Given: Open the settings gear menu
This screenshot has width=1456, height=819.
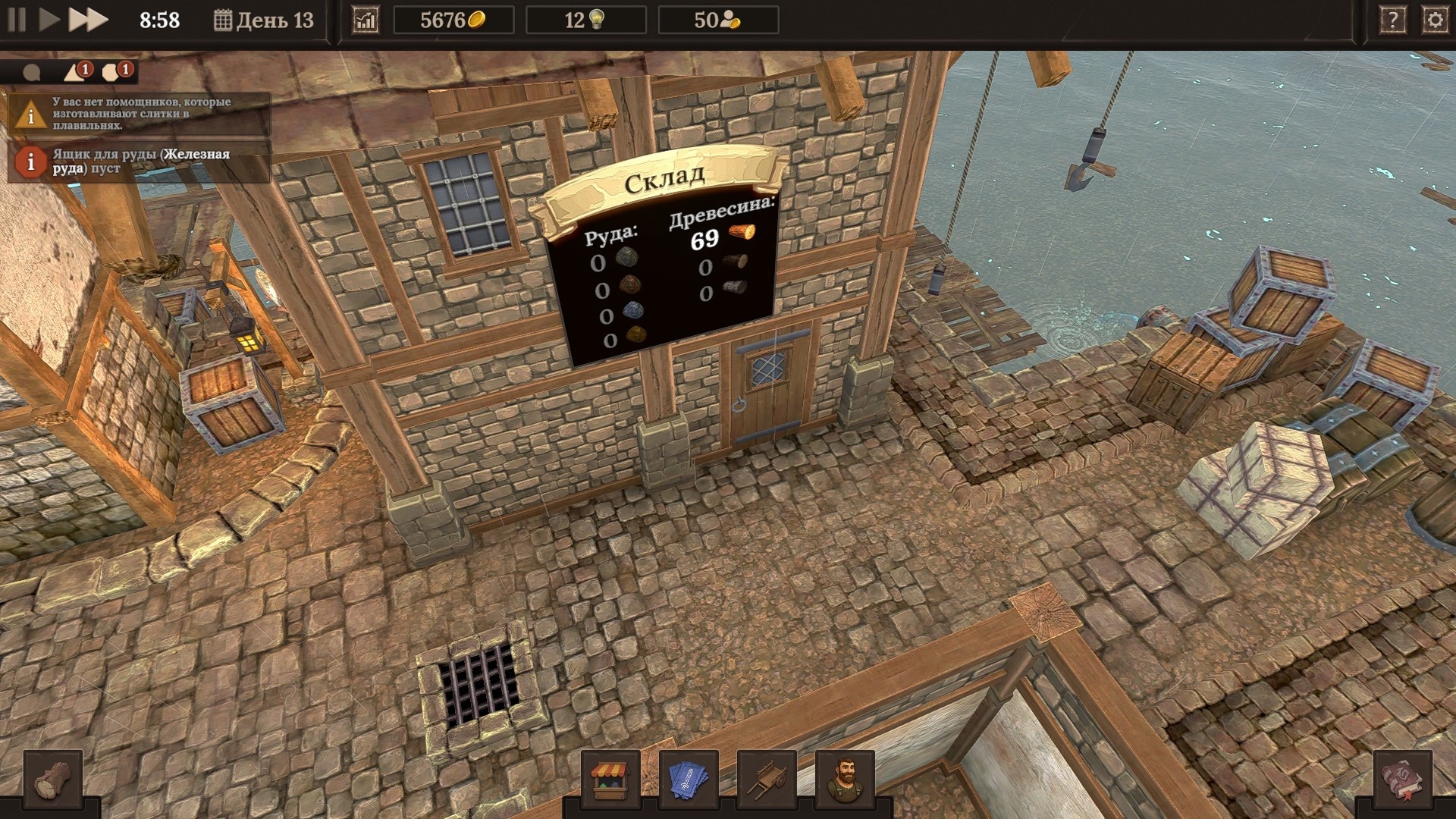Looking at the screenshot, I should 1435,20.
